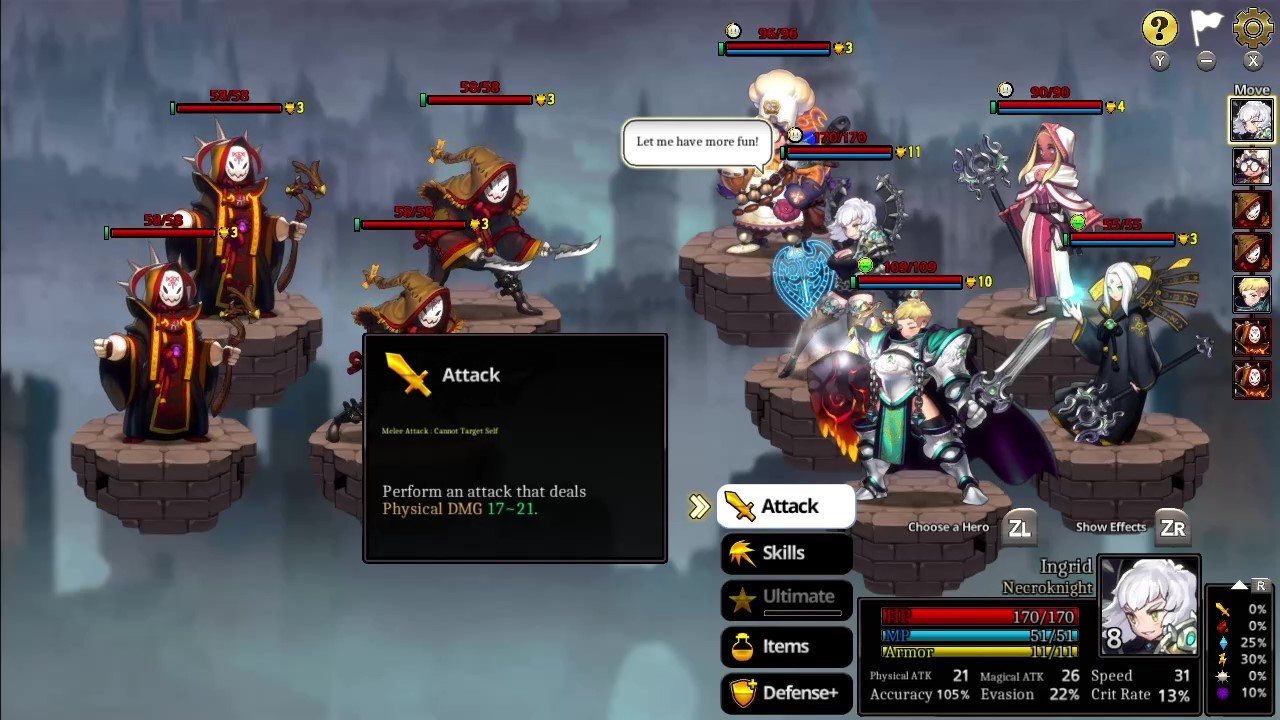Click the X button under the settings gear

[x=1253, y=60]
